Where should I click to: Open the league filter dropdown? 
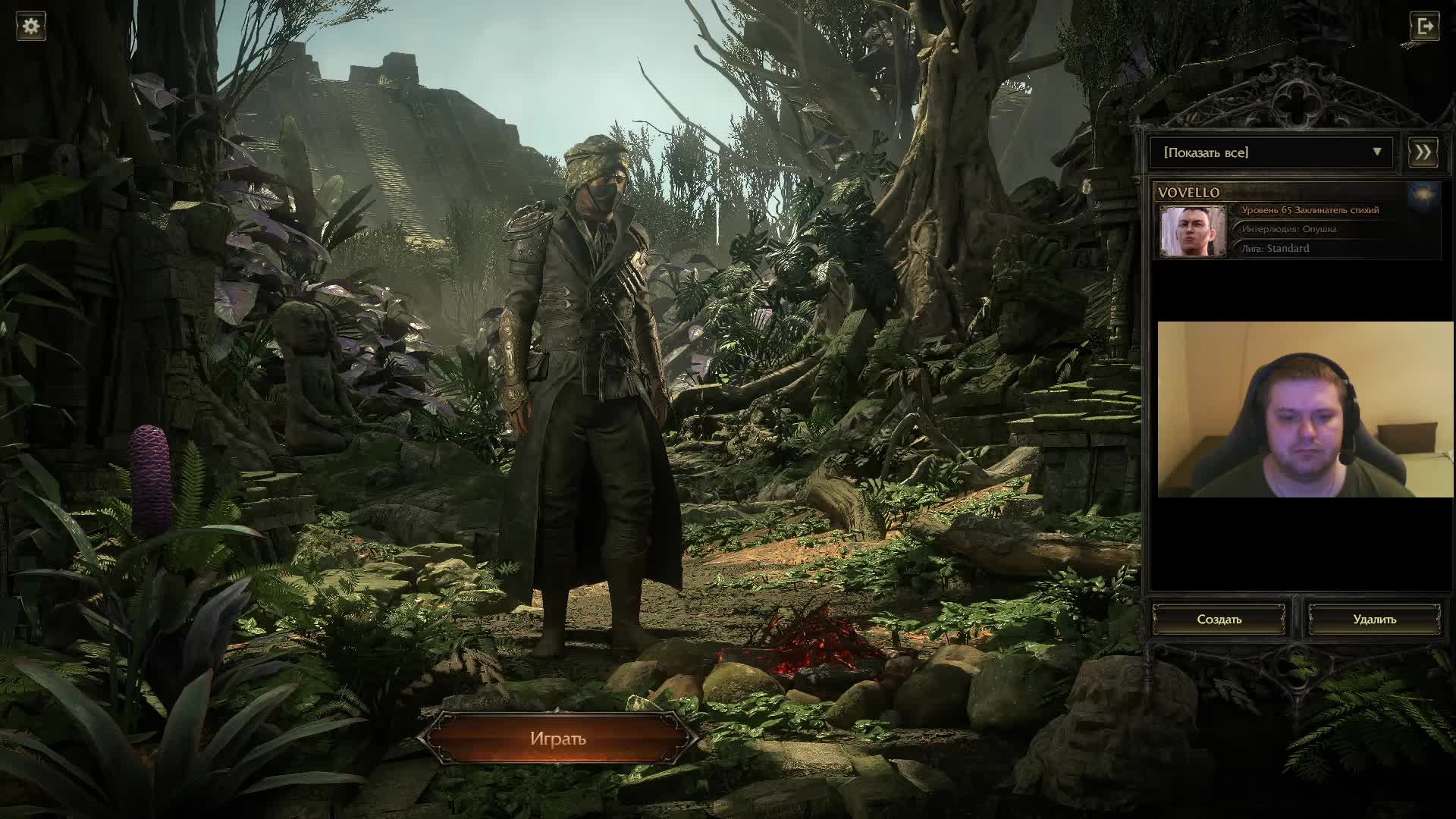point(1271,152)
